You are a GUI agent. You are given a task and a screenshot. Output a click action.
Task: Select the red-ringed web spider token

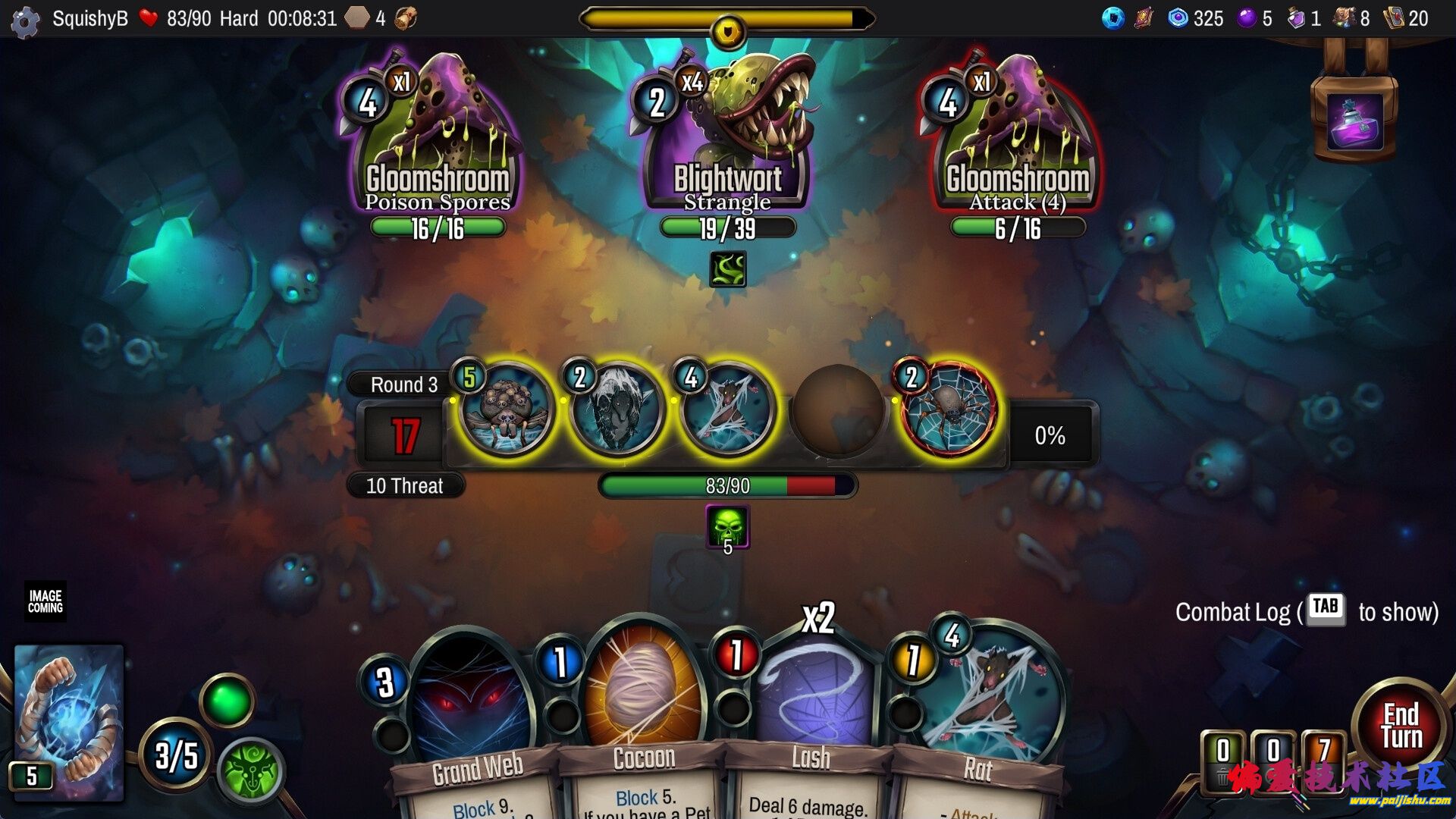pyautogui.click(x=948, y=410)
